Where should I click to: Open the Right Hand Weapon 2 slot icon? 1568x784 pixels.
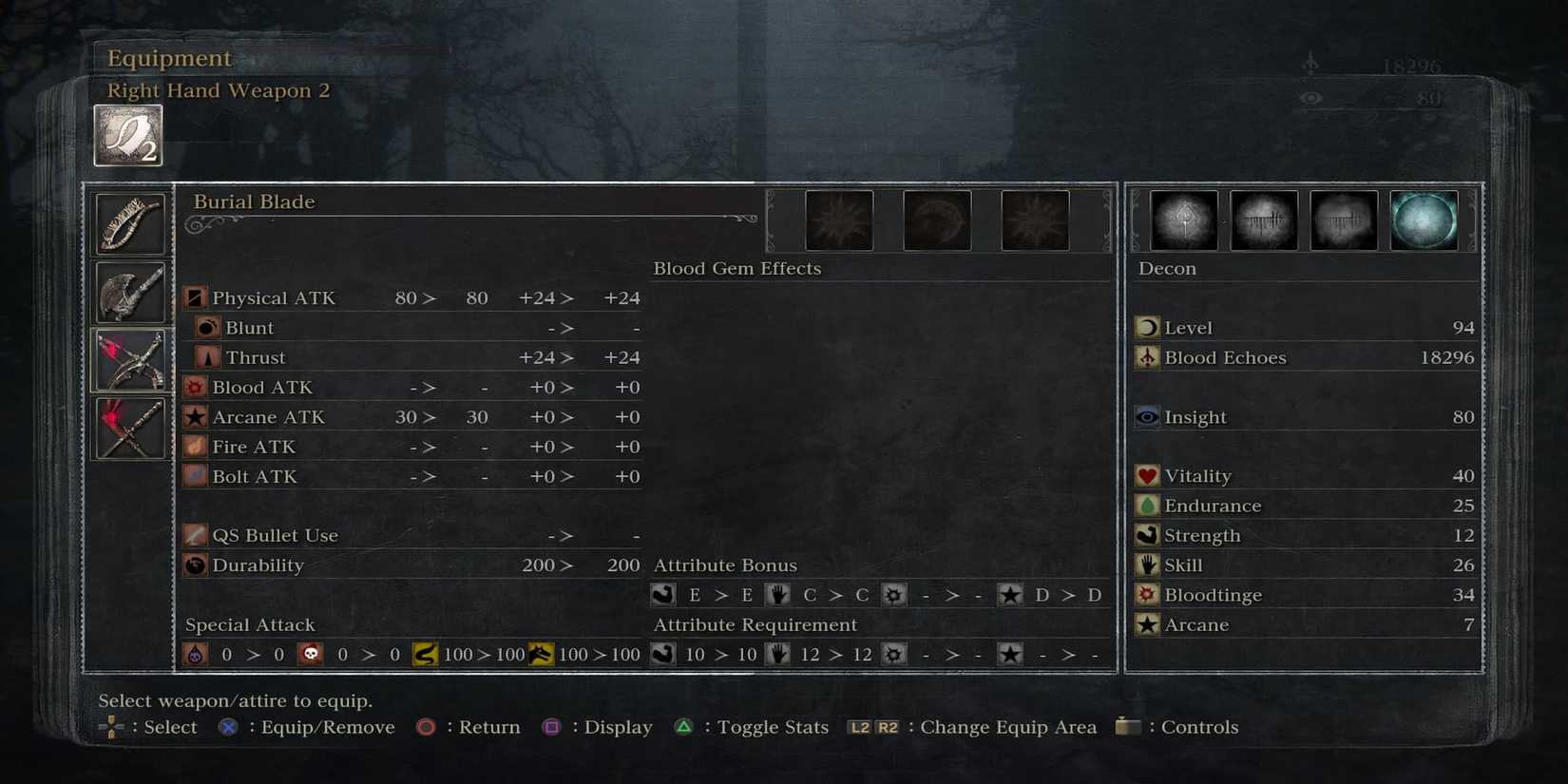coord(127,133)
